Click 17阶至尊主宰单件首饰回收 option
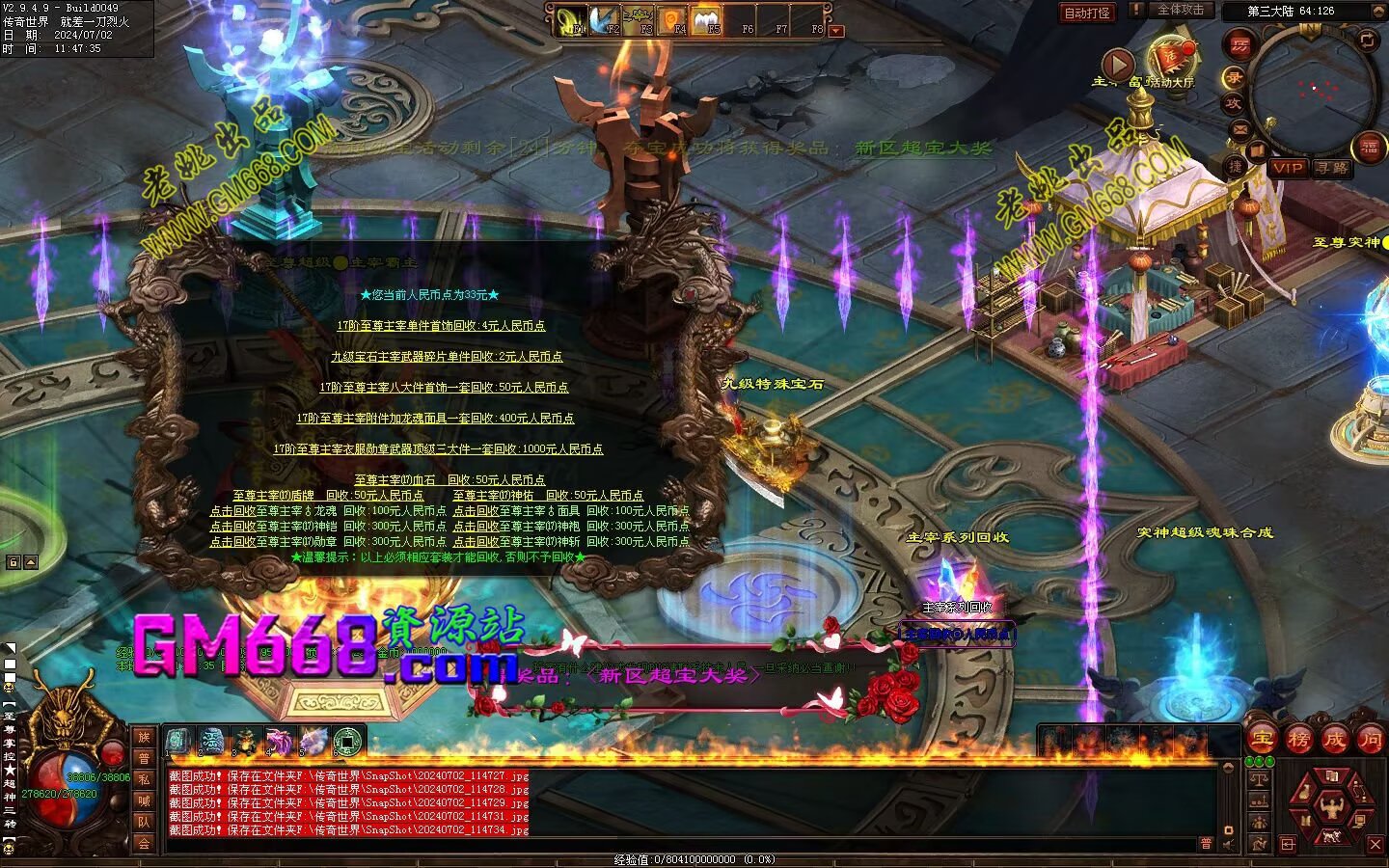This screenshot has height=868, width=1389. click(441, 326)
